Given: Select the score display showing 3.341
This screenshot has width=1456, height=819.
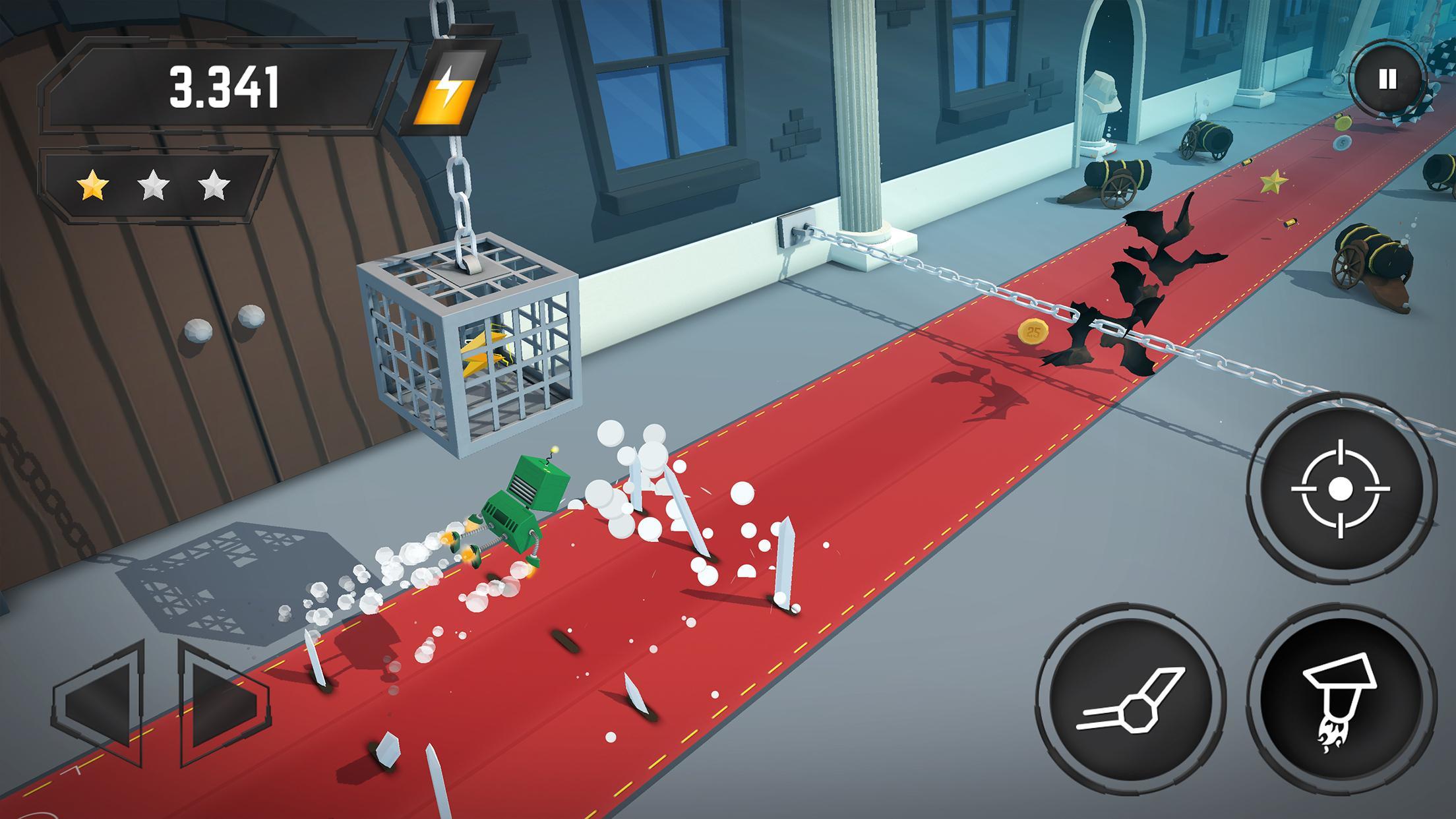Looking at the screenshot, I should [x=224, y=86].
